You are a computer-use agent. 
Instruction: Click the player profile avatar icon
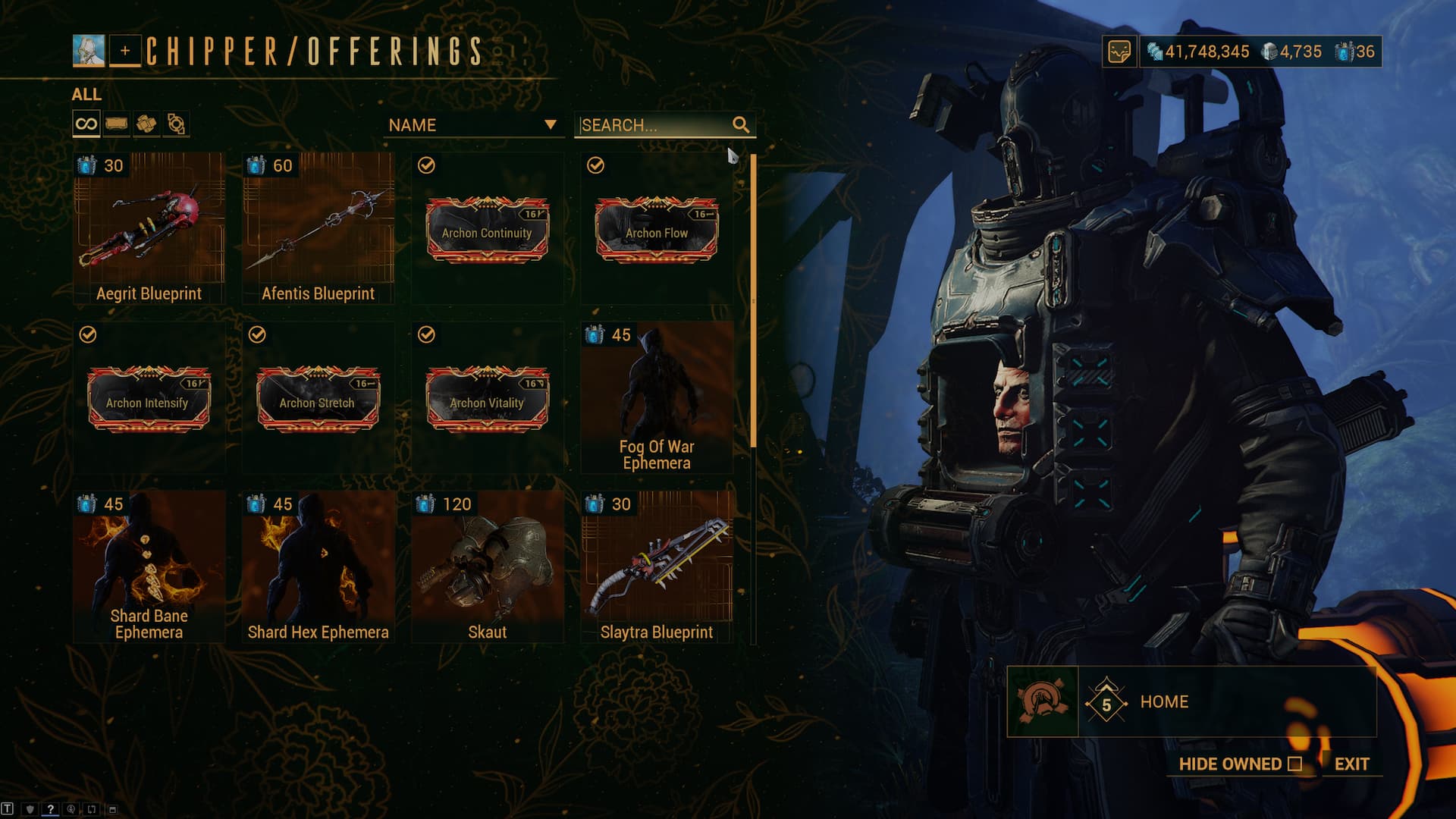point(89,51)
